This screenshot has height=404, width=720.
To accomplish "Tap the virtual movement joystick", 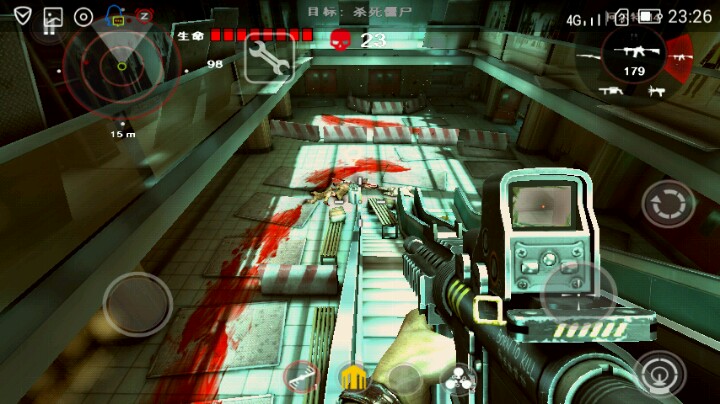I will coord(137,304).
